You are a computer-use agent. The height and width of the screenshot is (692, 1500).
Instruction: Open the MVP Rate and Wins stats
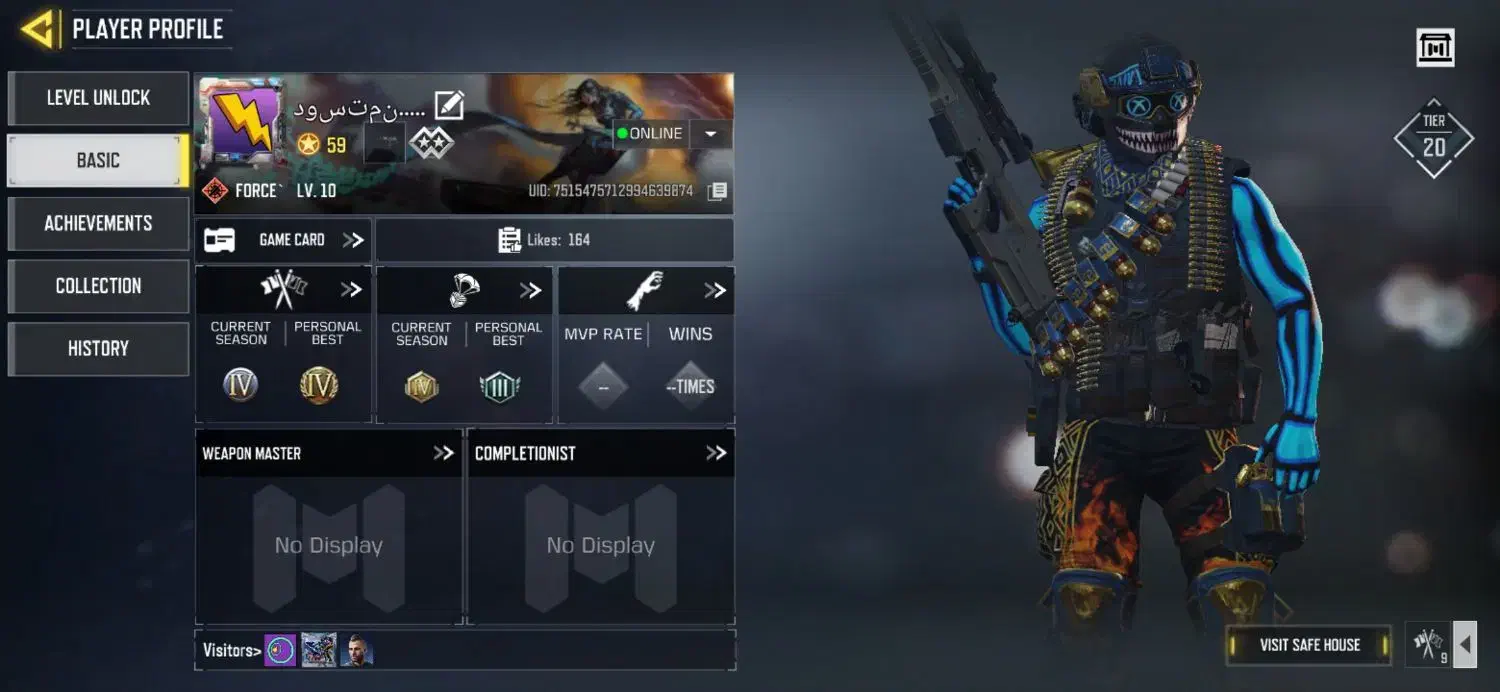(714, 290)
